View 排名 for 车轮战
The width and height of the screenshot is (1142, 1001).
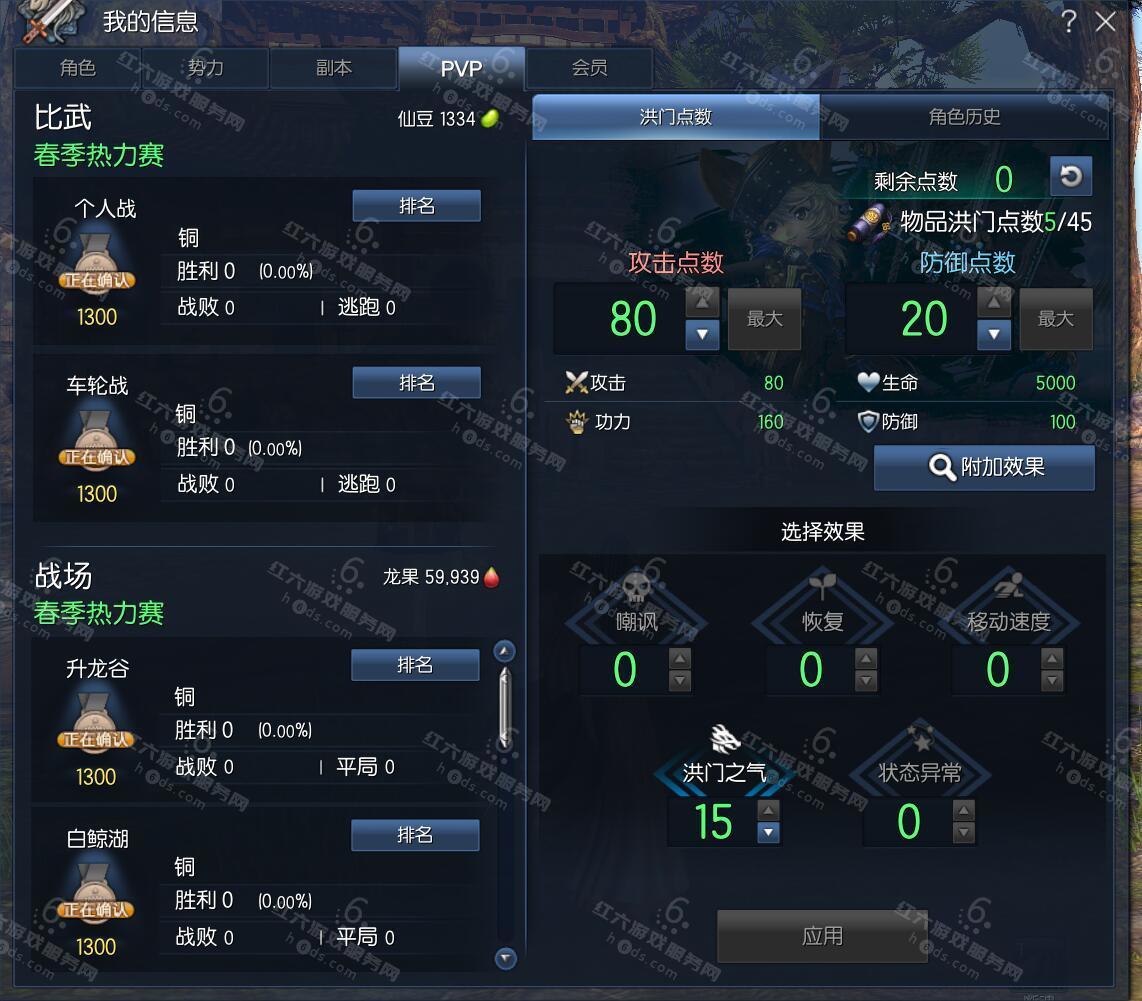click(416, 383)
